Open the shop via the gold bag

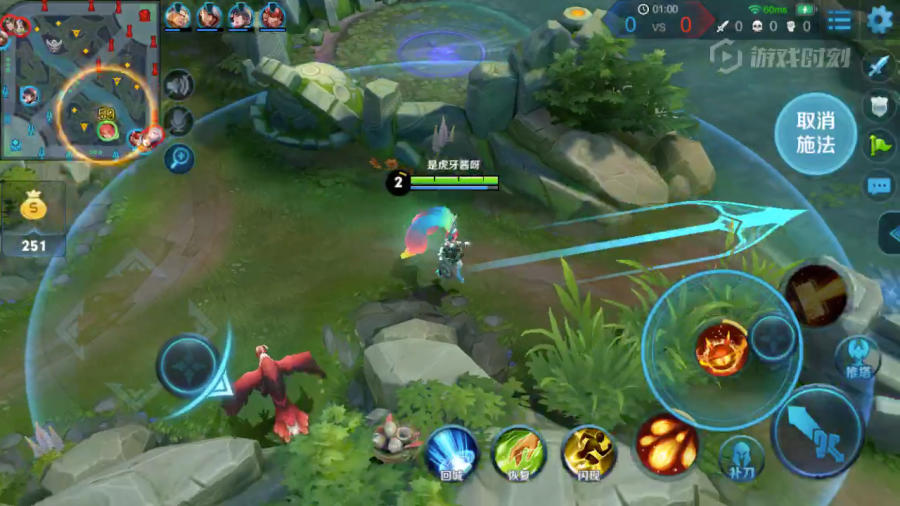[35, 208]
